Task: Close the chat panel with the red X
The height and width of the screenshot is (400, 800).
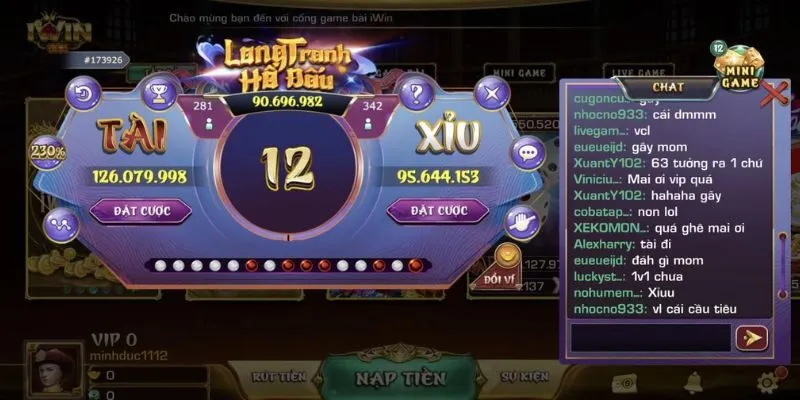Action: pyautogui.click(x=774, y=94)
